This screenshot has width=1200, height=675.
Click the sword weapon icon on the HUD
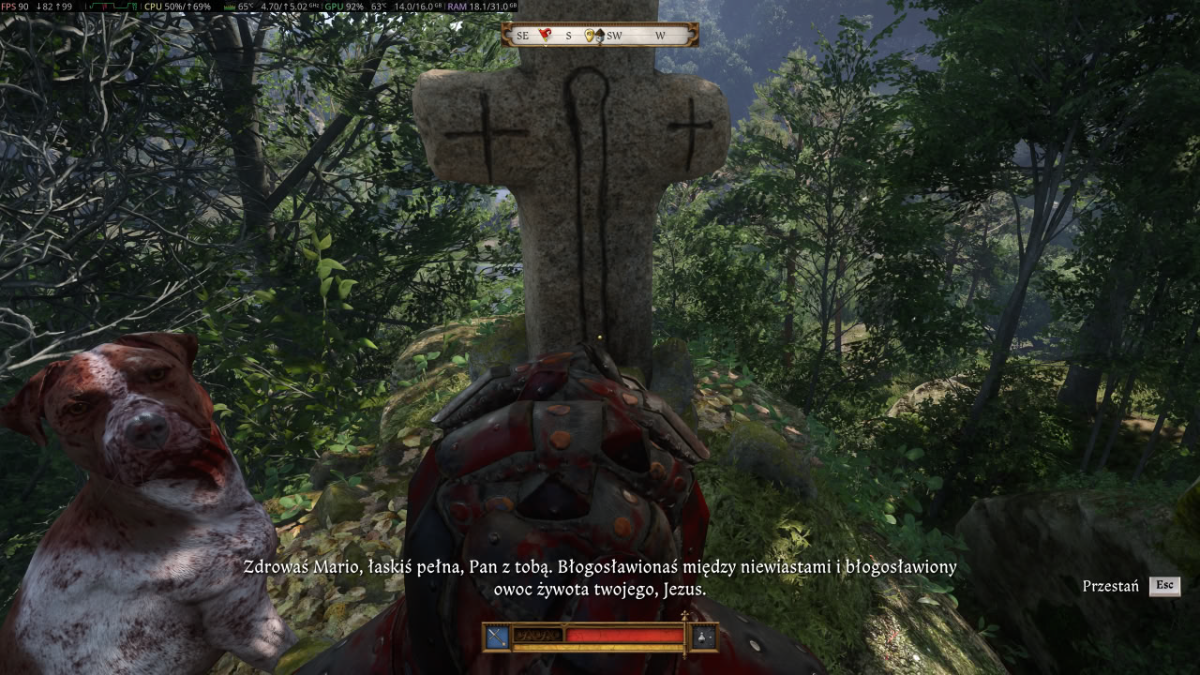pos(497,637)
